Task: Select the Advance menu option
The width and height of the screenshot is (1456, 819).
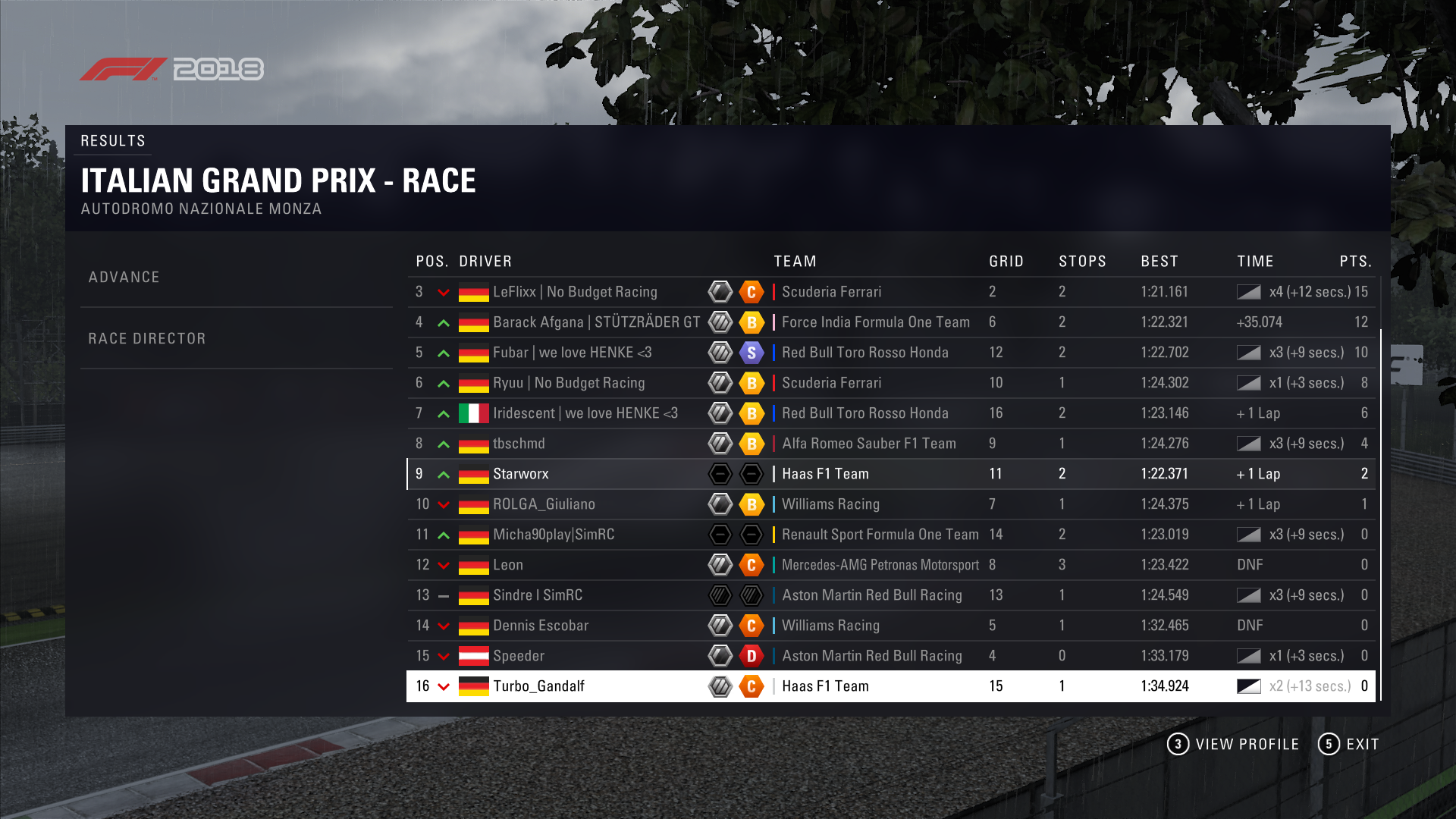Action: coord(124,278)
